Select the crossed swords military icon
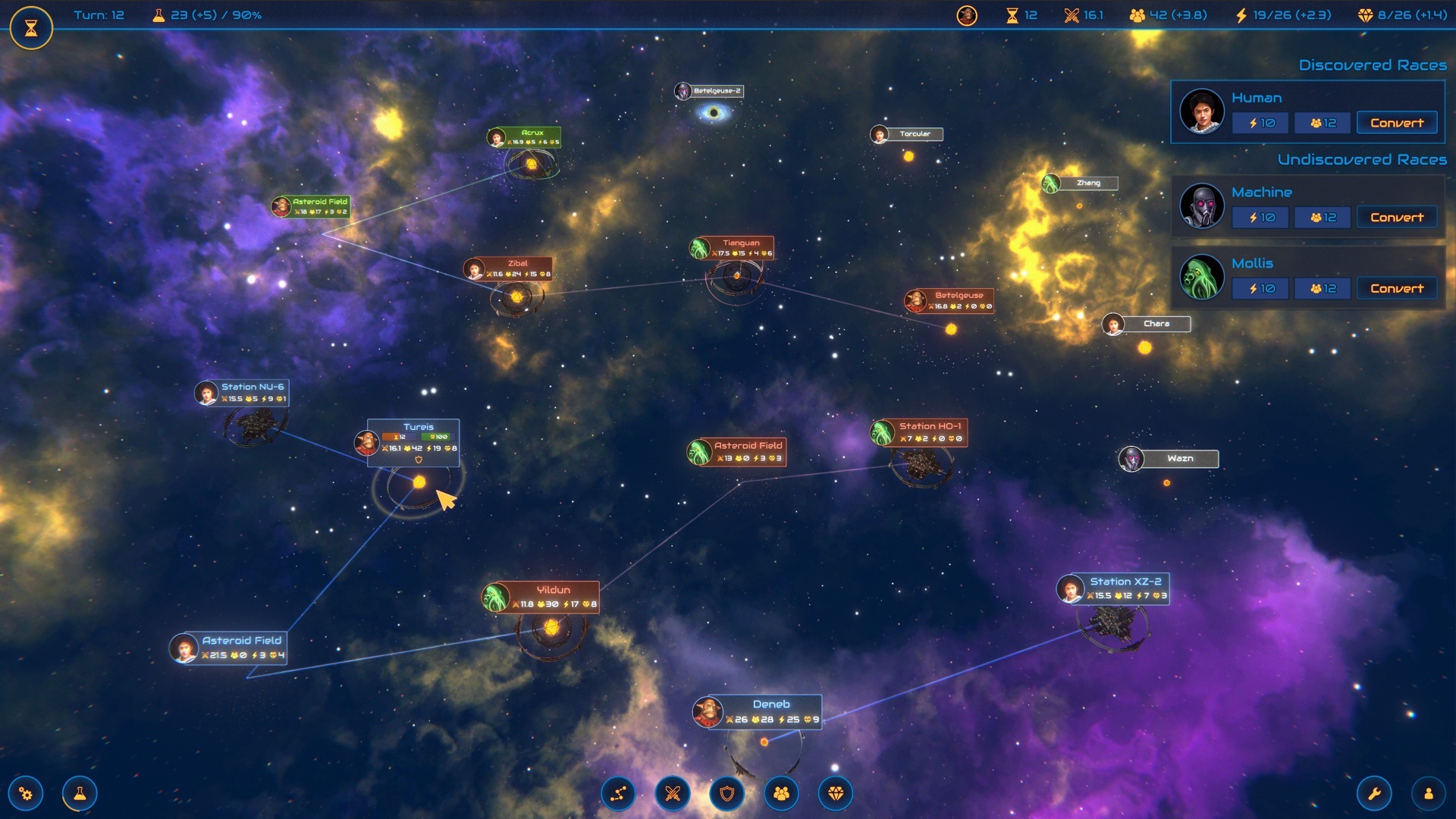The image size is (1456, 819). tap(673, 794)
